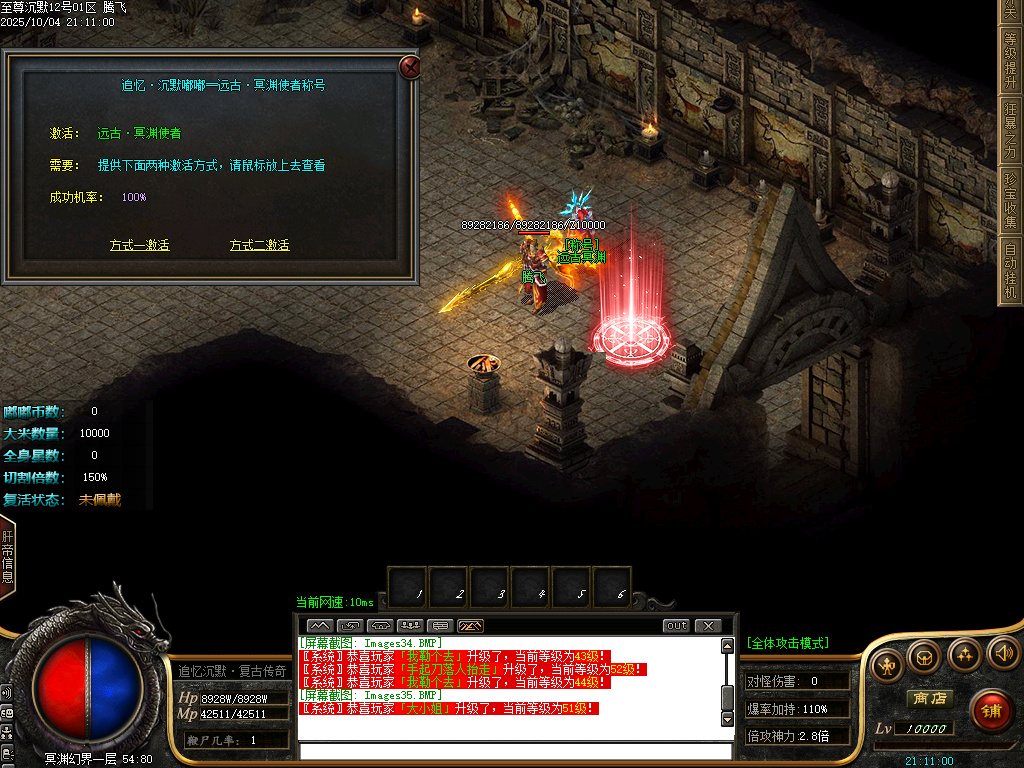Image resolution: width=1024 pixels, height=768 pixels.
Task: Click the chat box 'out' button
Action: pyautogui.click(x=677, y=626)
